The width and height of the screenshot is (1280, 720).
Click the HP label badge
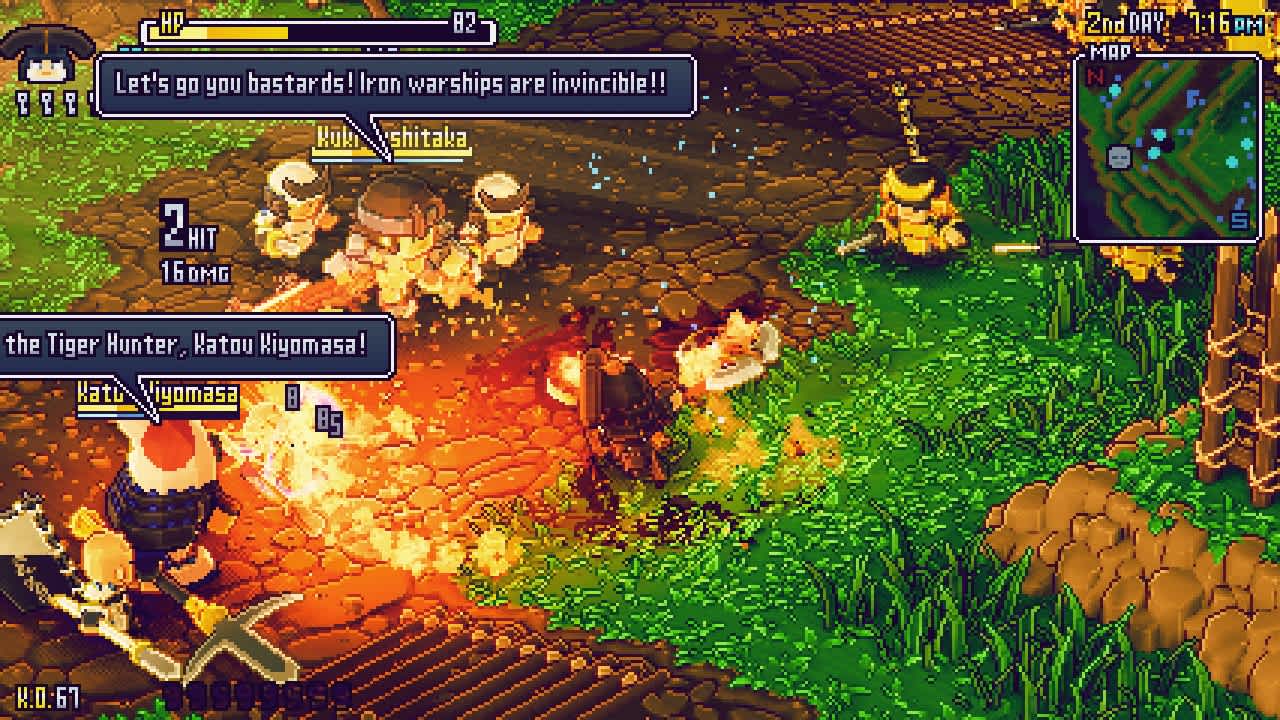(x=170, y=22)
